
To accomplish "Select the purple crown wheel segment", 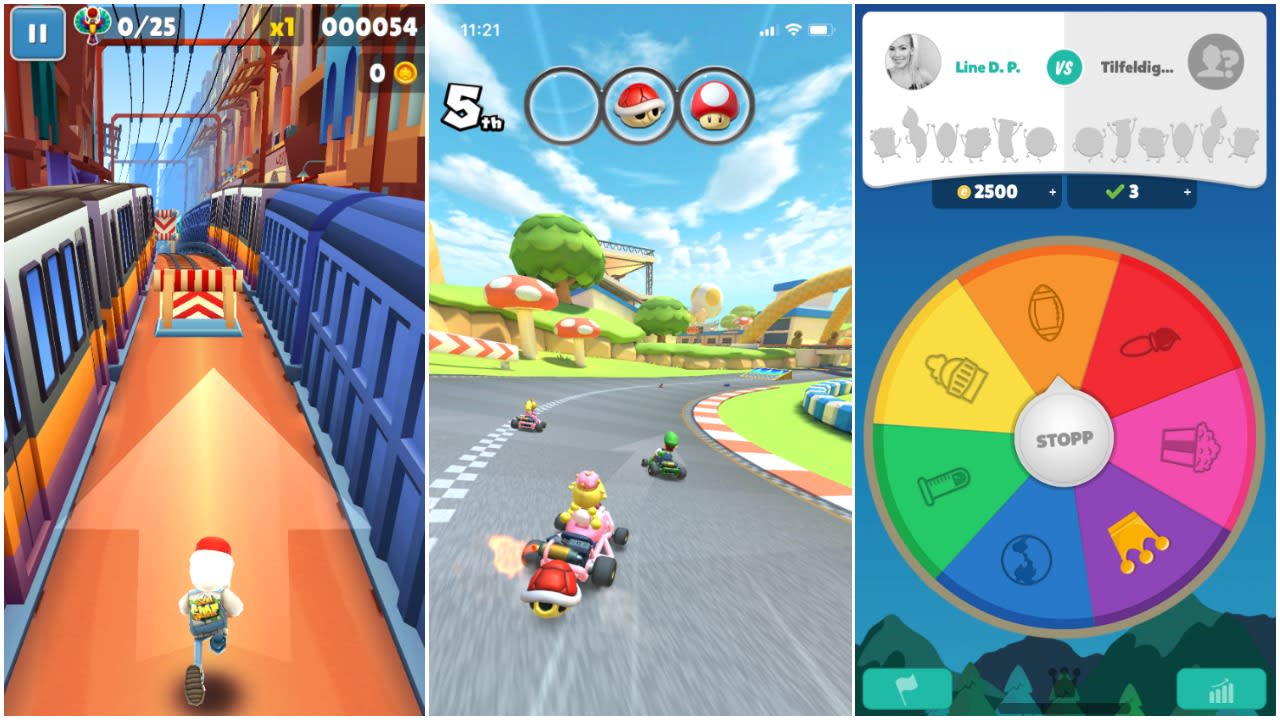I will [x=1140, y=545].
